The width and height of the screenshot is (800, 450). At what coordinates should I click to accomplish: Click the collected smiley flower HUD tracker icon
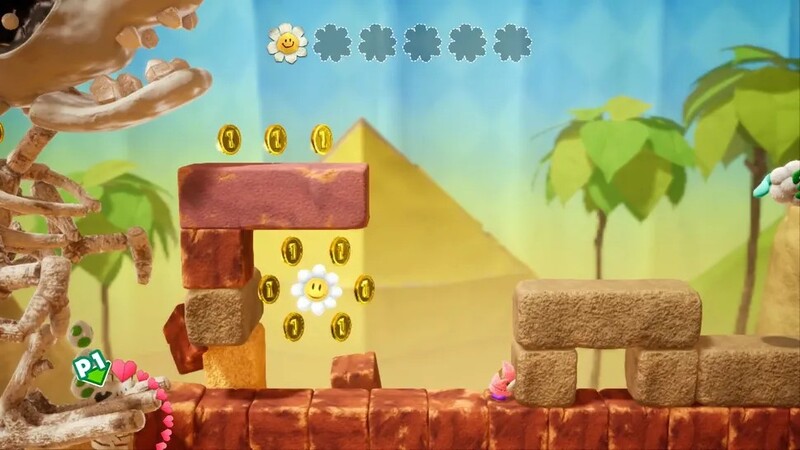pos(287,43)
